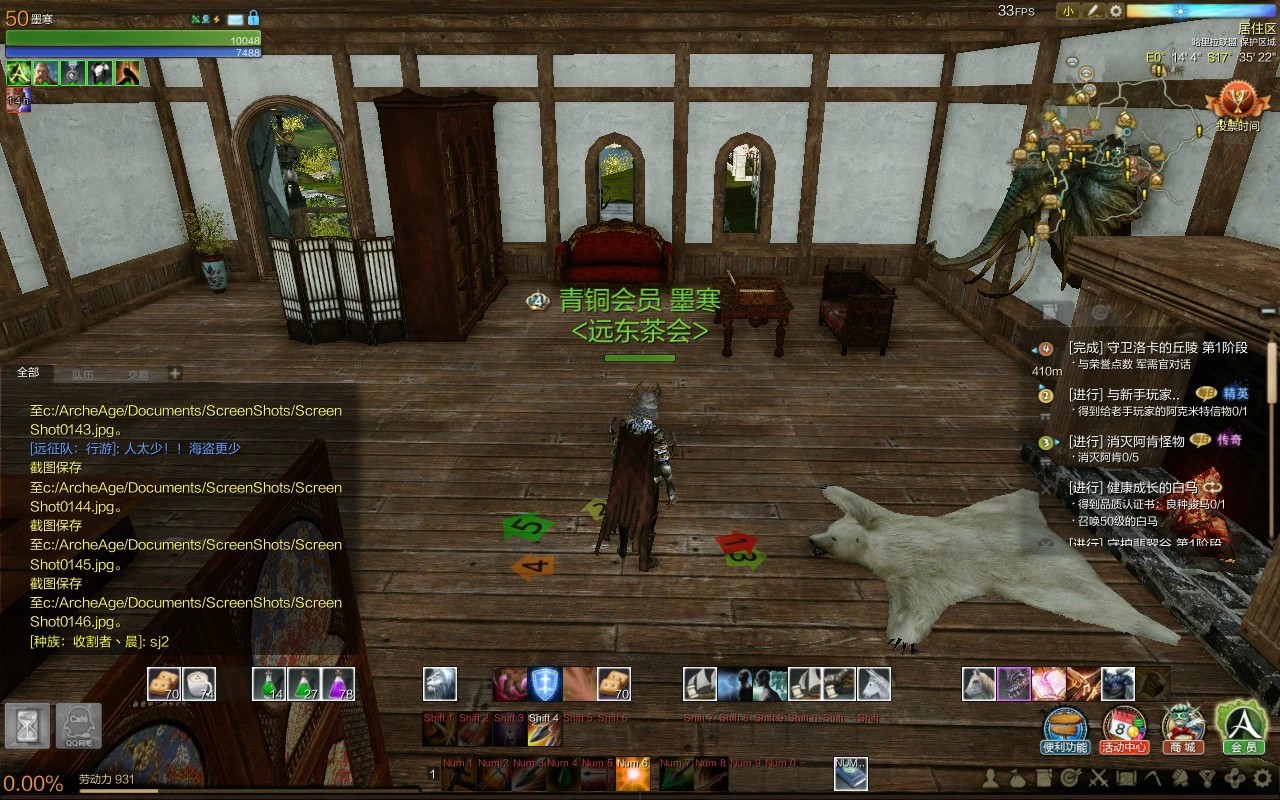
Task: Add a new chat tab
Action: [x=174, y=373]
